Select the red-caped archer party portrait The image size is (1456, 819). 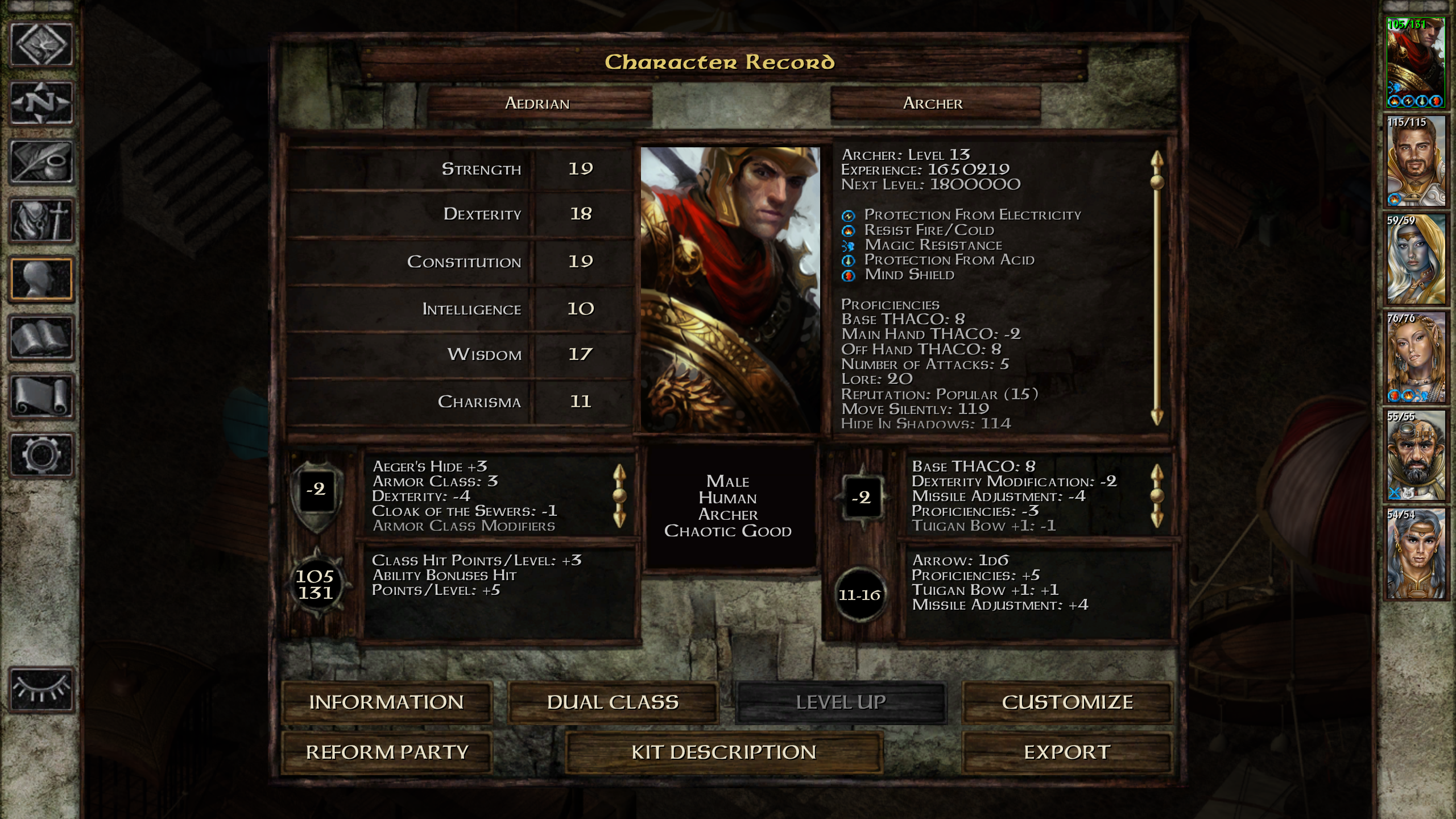coord(1415,63)
